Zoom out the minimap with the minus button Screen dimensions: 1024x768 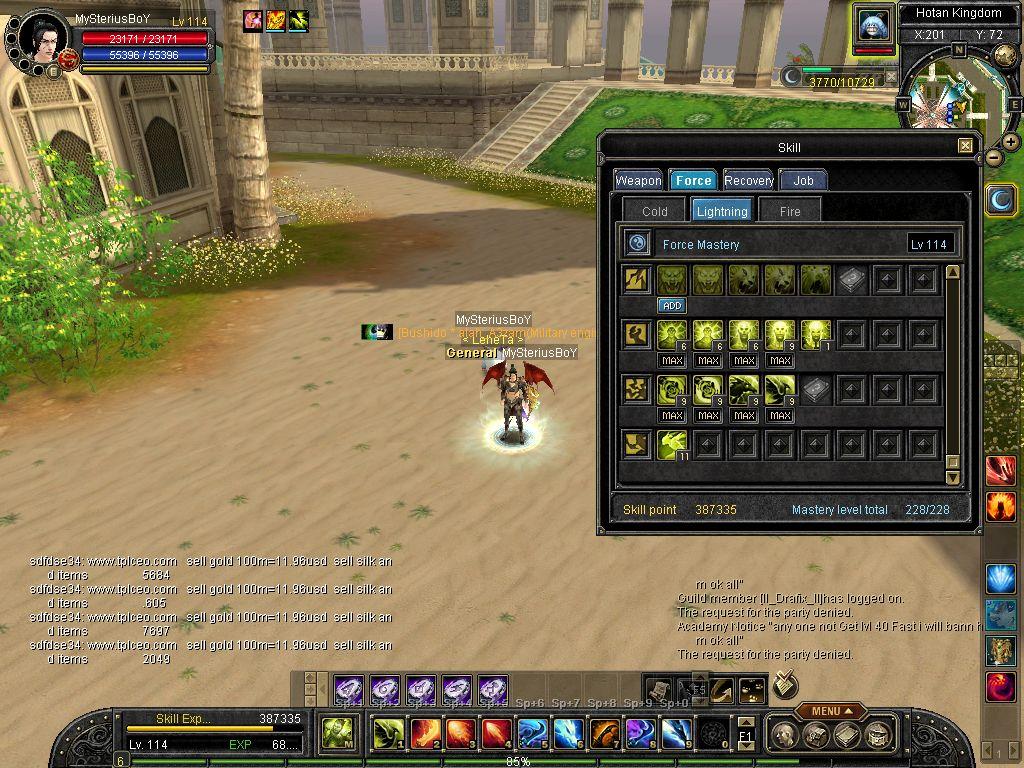(x=994, y=158)
